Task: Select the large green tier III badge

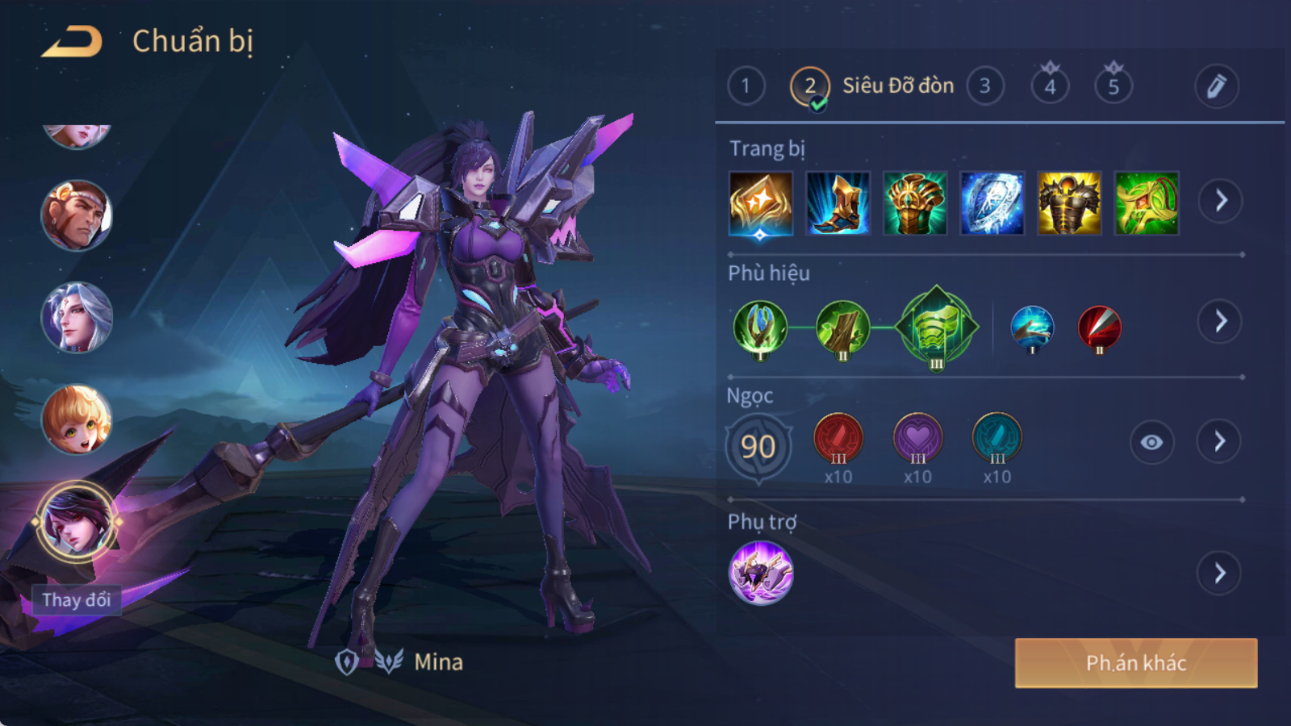Action: pyautogui.click(x=937, y=327)
